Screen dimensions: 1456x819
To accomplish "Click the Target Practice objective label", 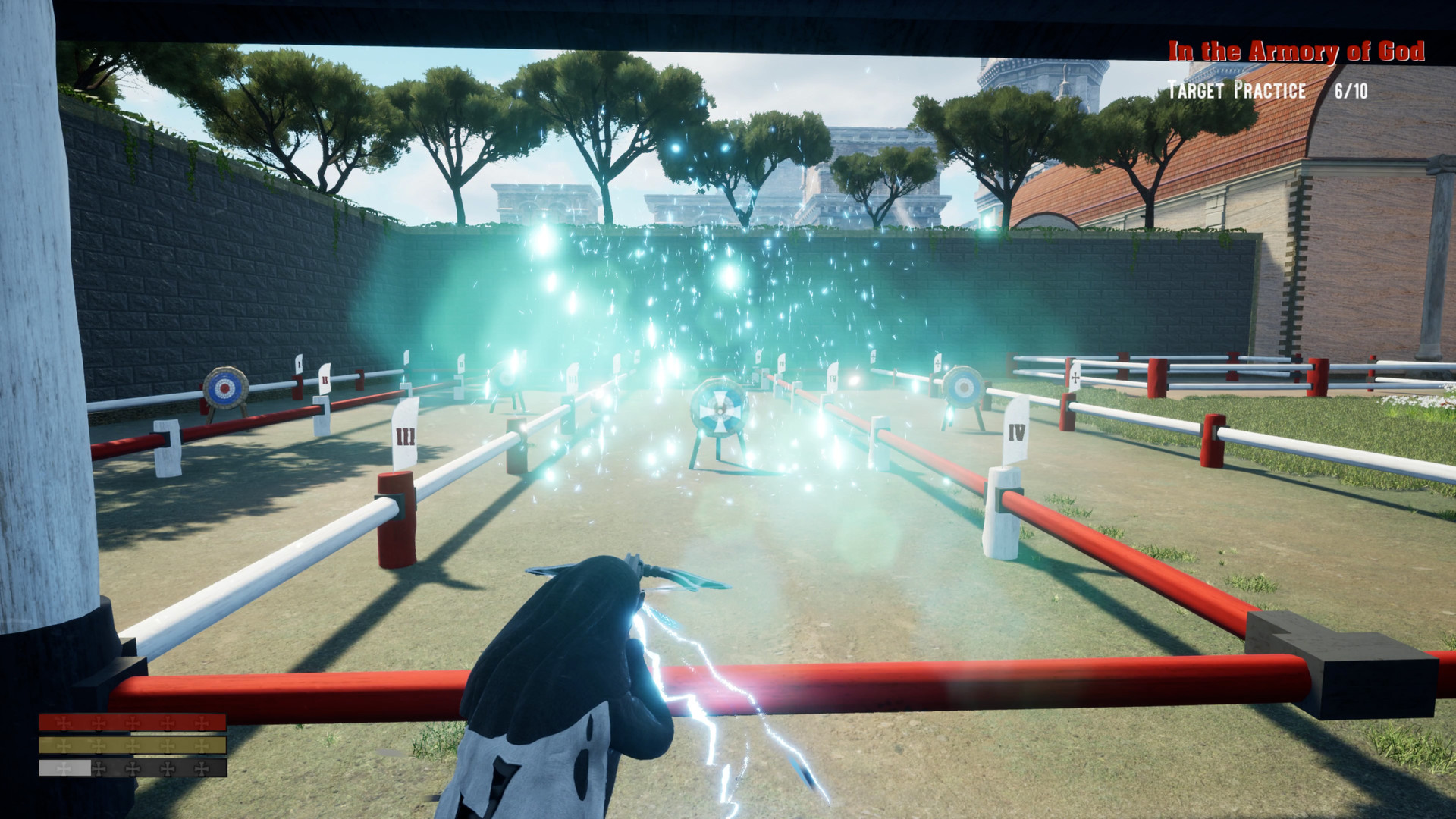I will (1236, 89).
